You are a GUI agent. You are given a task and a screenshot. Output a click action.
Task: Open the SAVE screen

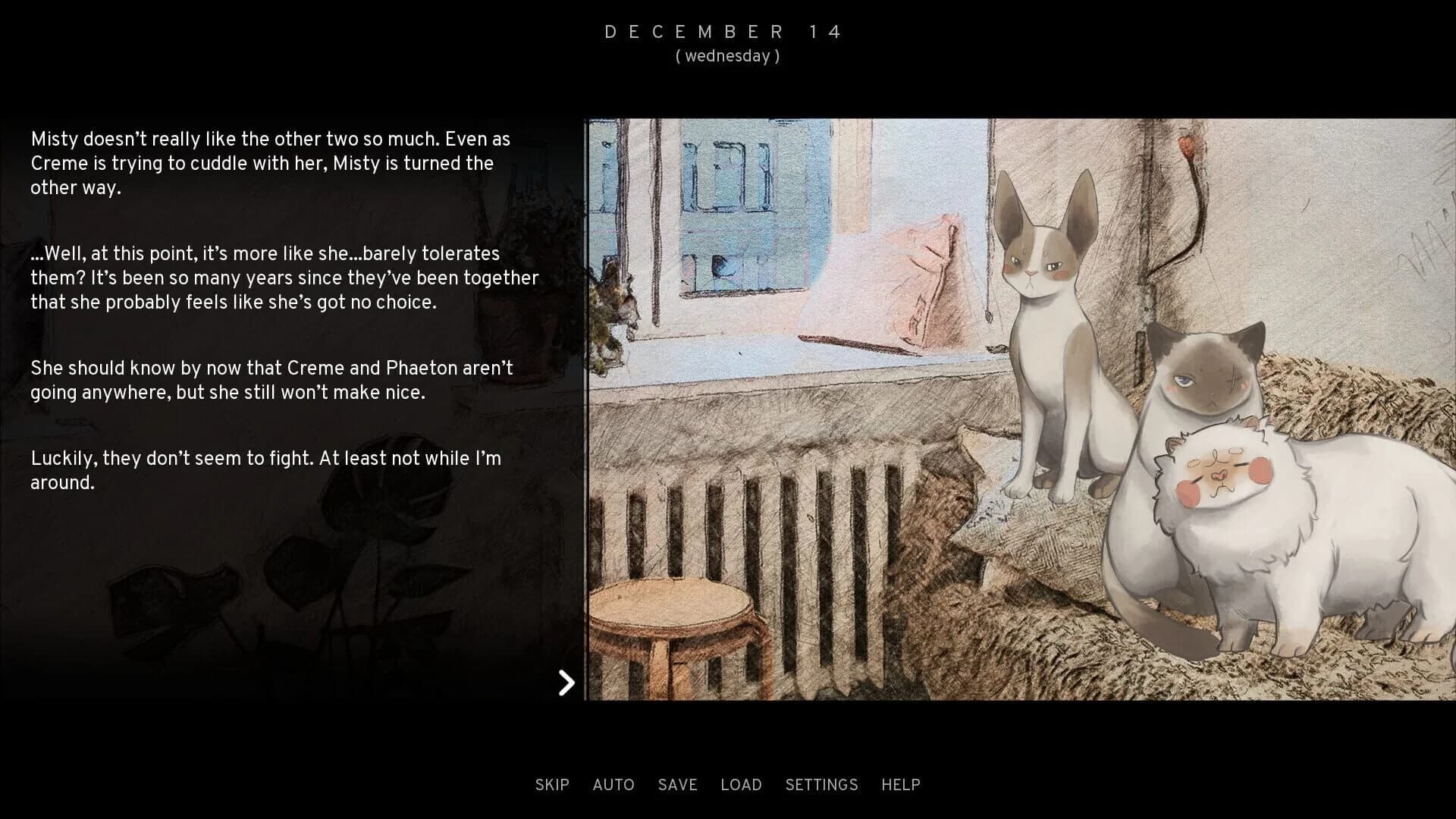point(677,785)
